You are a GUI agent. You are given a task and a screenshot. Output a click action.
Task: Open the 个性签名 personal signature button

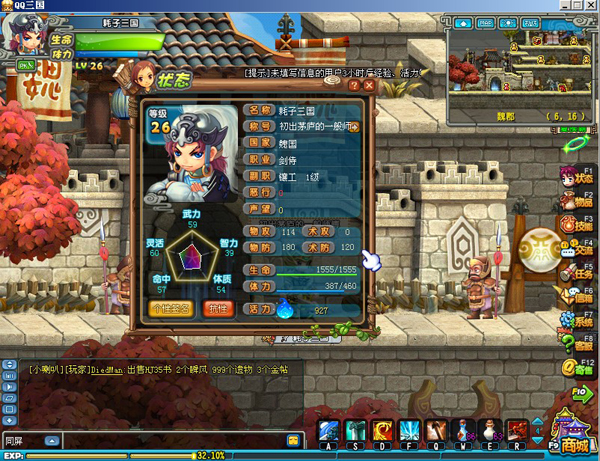click(x=169, y=308)
